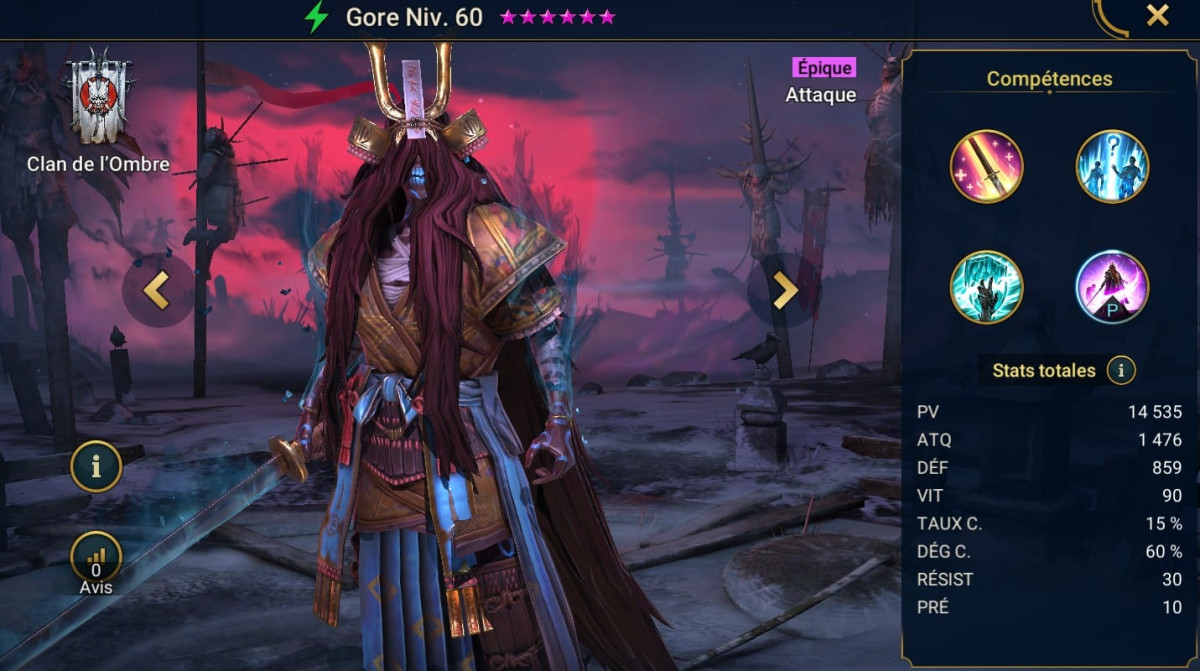Inspect the teal clawed hand skill
The width and height of the screenshot is (1200, 671).
[x=986, y=287]
